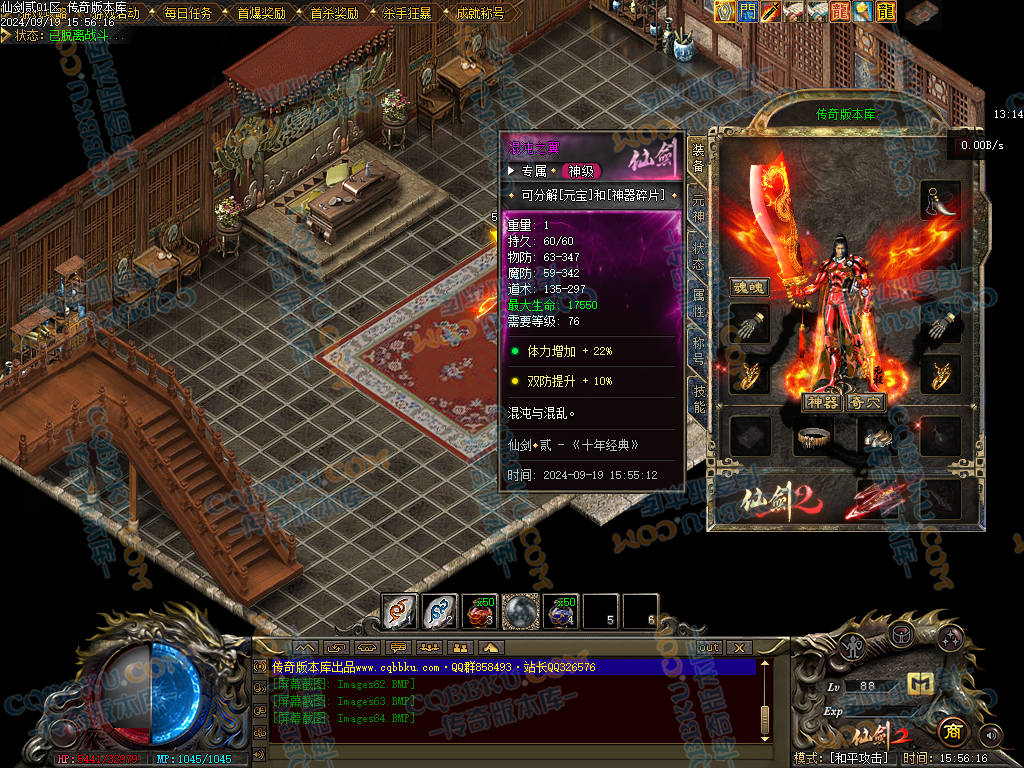
Task: Switch to the 元神 tab
Action: pos(698,210)
